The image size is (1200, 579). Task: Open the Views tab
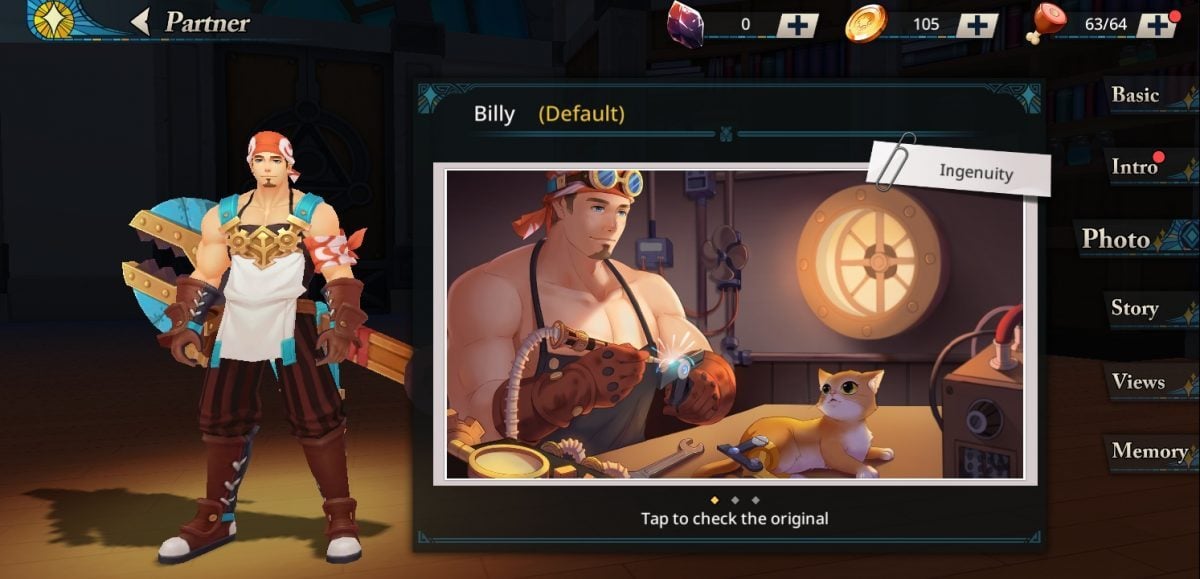(x=1138, y=382)
